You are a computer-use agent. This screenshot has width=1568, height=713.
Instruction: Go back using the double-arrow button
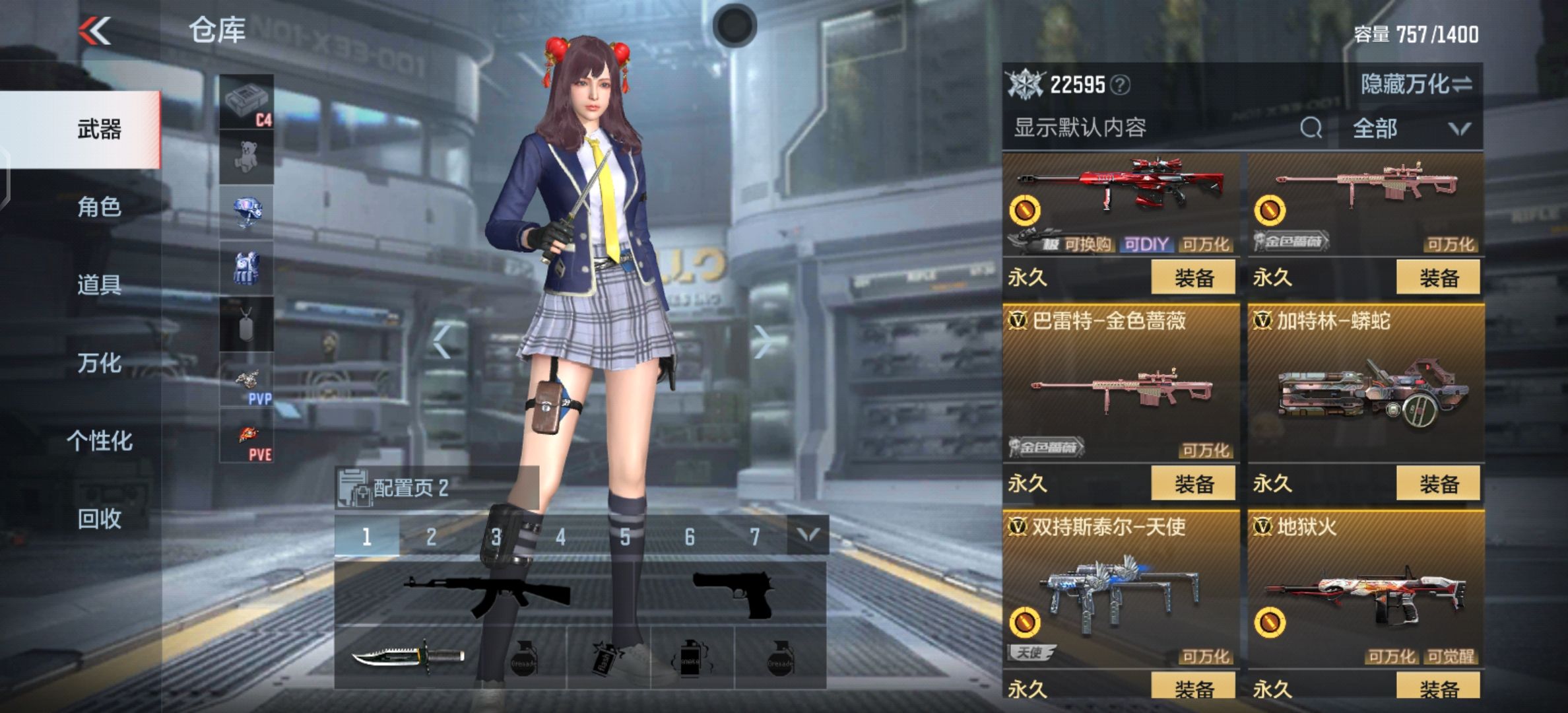click(94, 30)
